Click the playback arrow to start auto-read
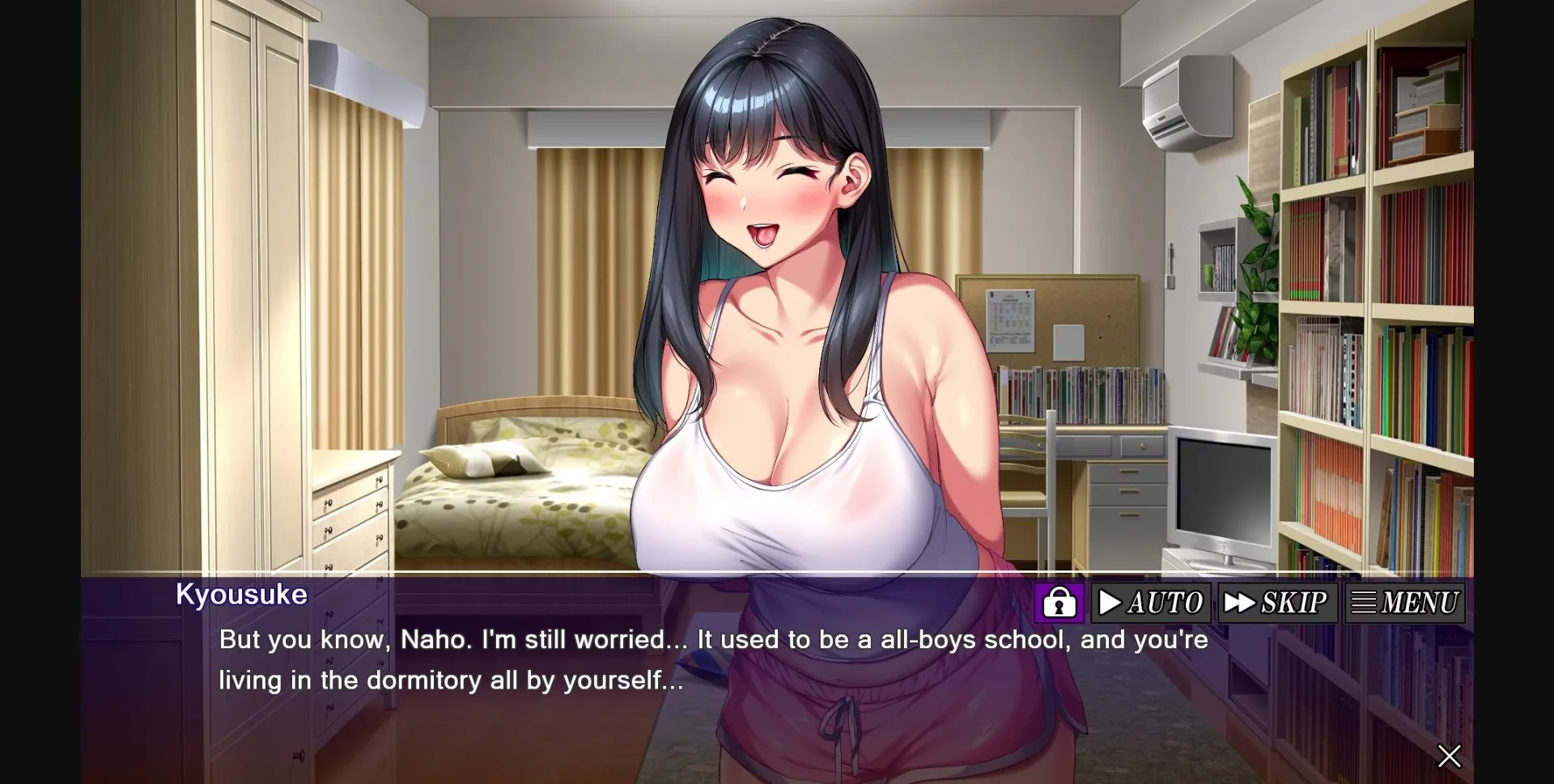The width and height of the screenshot is (1554, 784). (x=1112, y=603)
